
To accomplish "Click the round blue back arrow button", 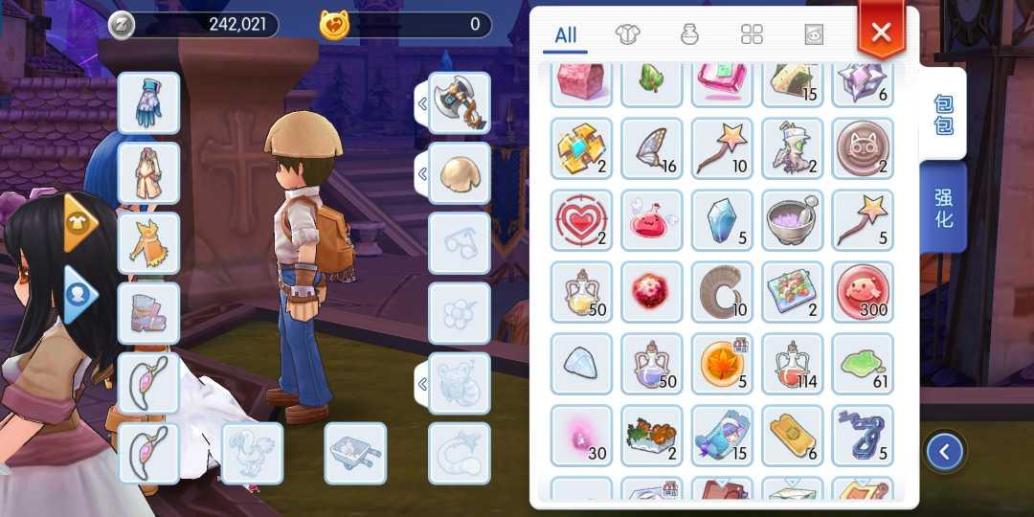I will pyautogui.click(x=944, y=452).
